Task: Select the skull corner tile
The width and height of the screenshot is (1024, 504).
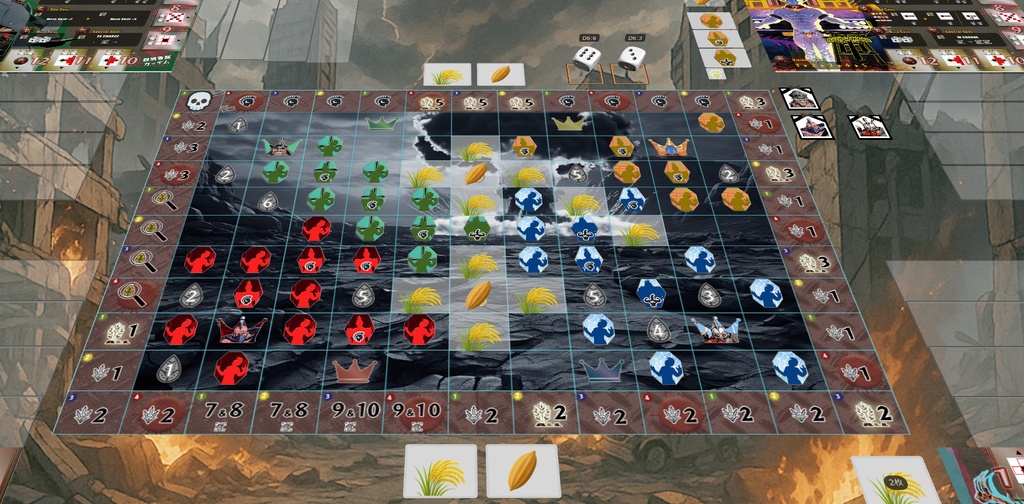Action: (200, 101)
